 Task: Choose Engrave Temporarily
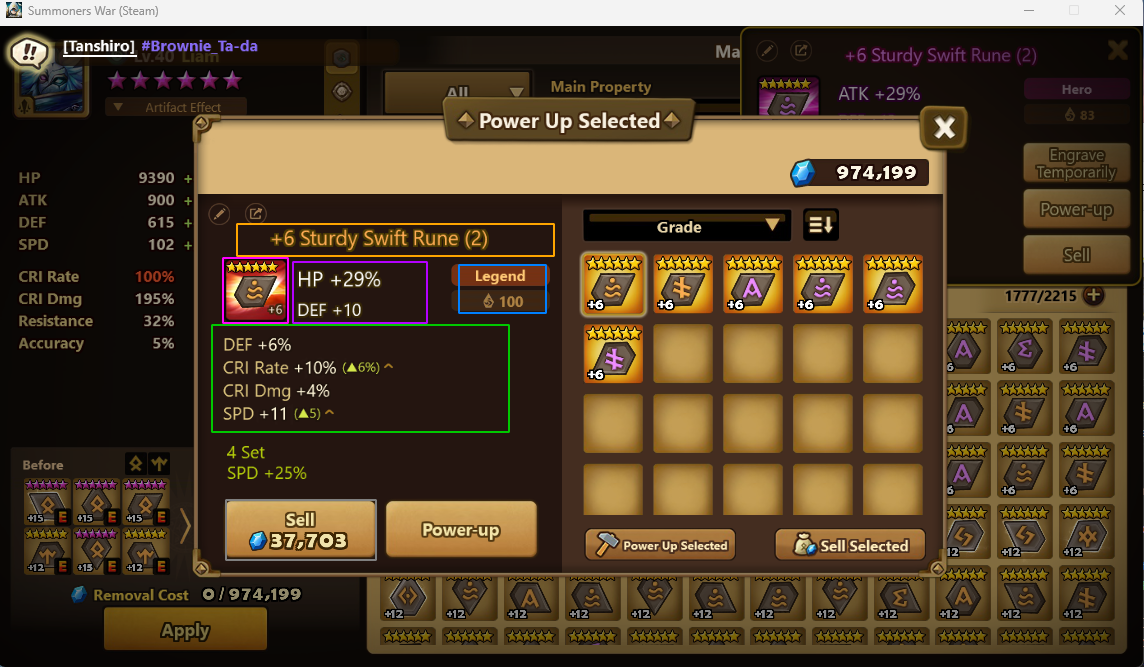click(x=1076, y=164)
